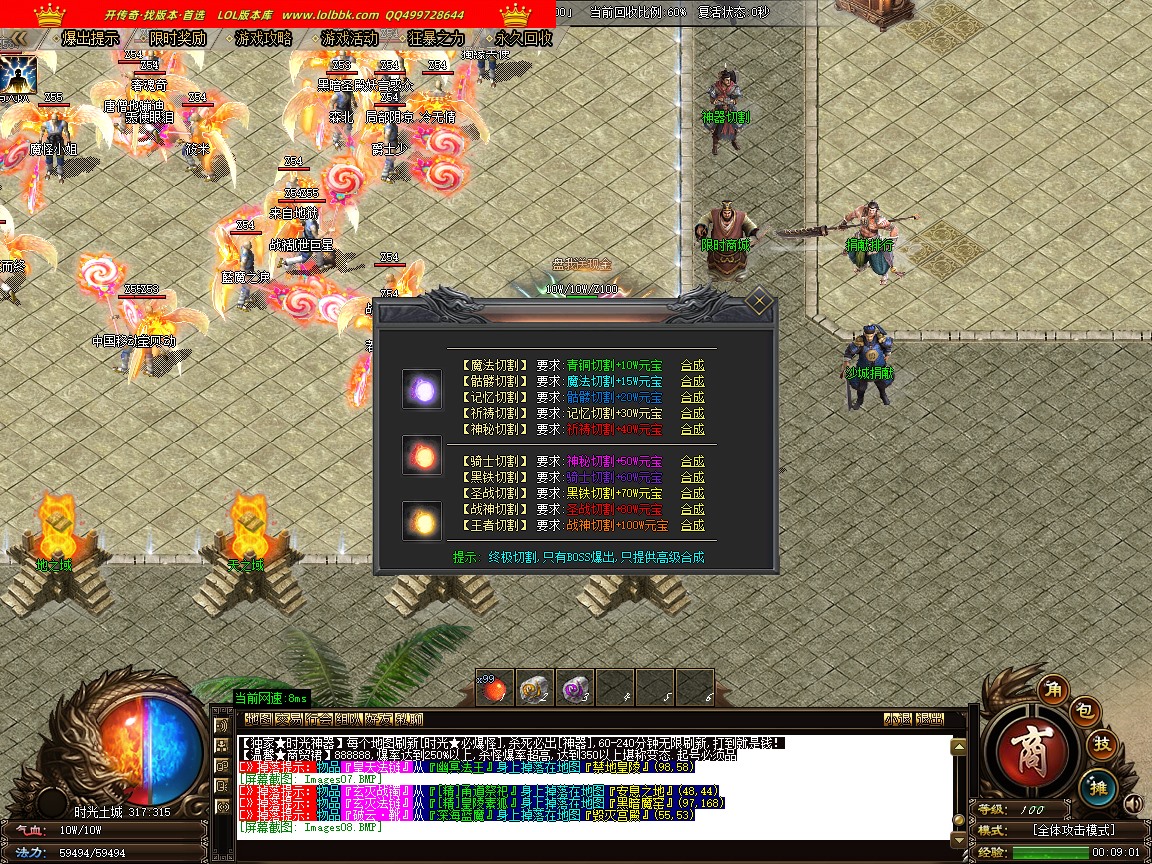
Task: Open the 永久回收 menu
Action: click(524, 39)
